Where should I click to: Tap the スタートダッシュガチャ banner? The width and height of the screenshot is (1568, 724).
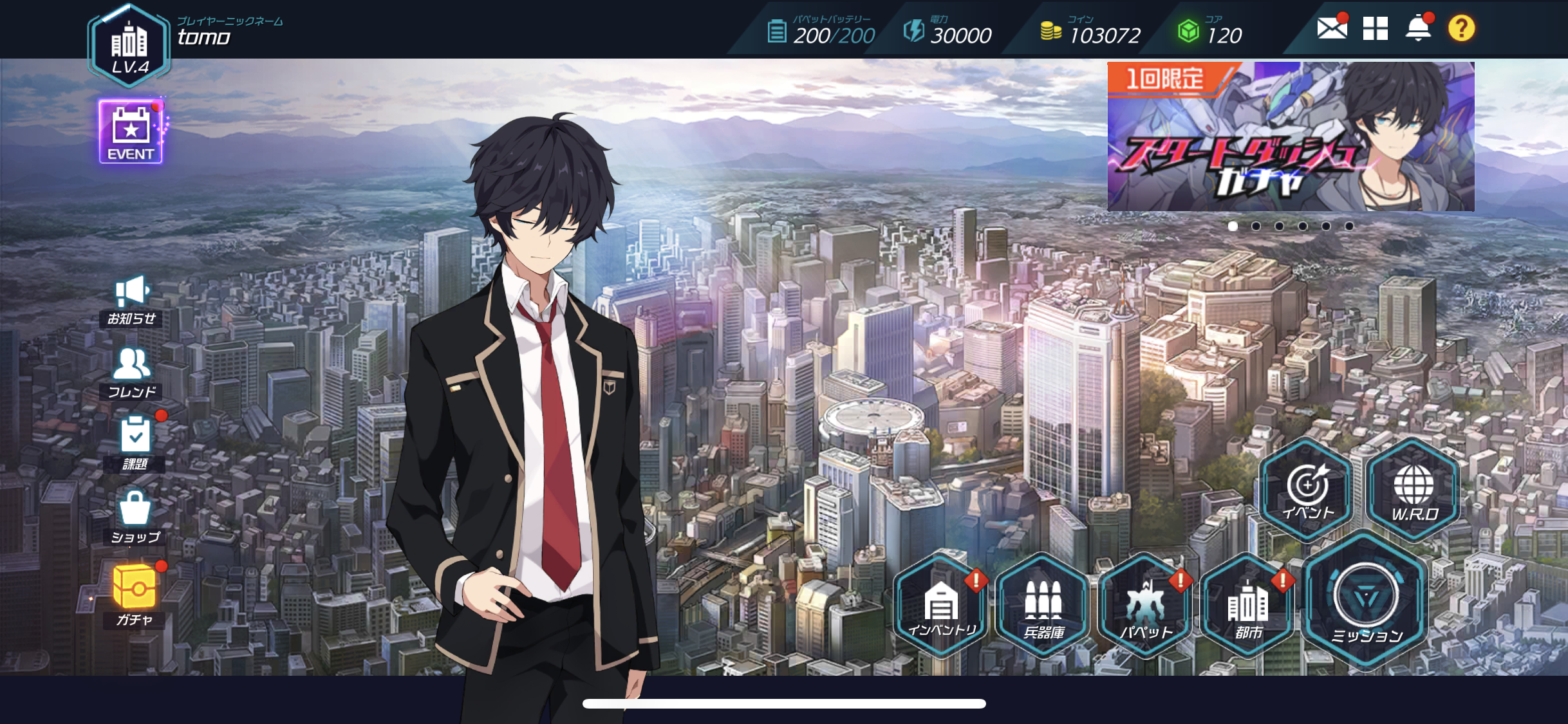pyautogui.click(x=1291, y=136)
